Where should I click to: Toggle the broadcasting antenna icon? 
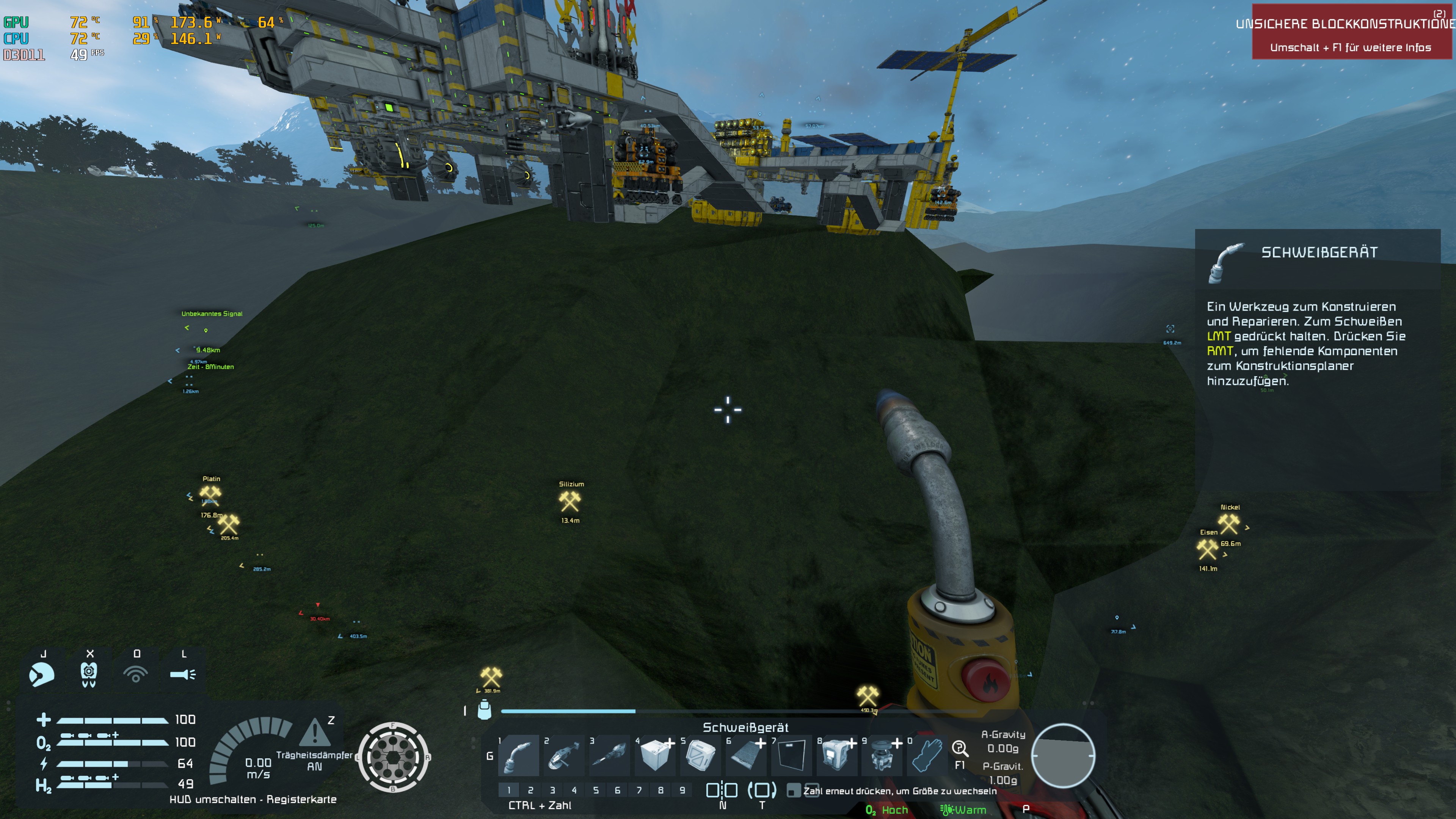point(136,674)
